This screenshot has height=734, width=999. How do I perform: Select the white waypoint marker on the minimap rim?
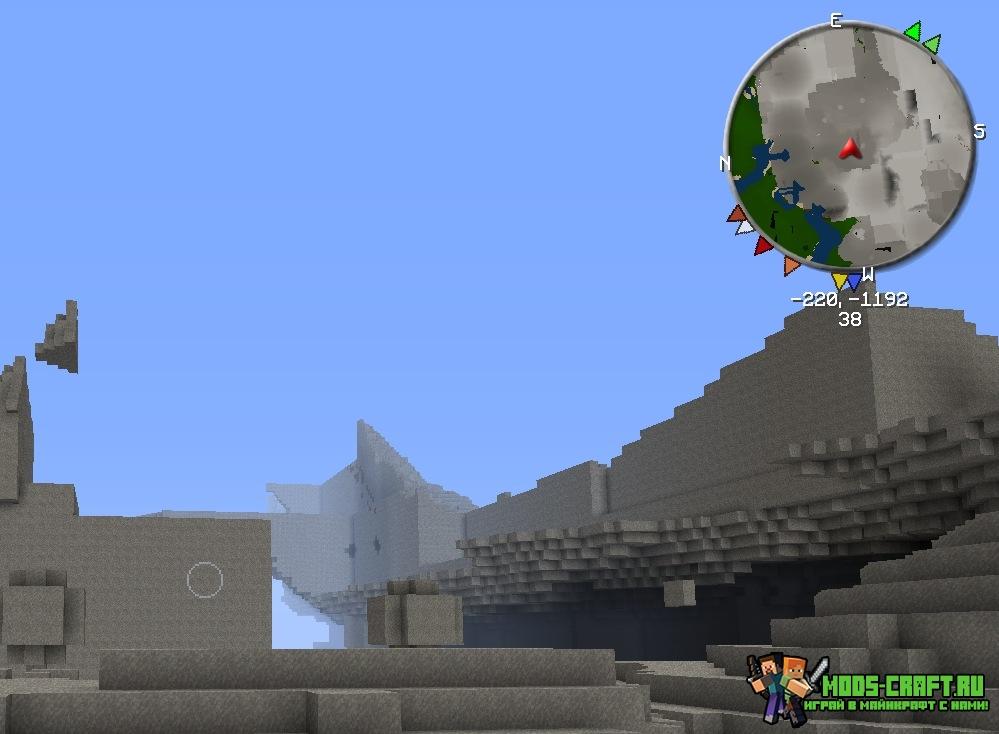pyautogui.click(x=744, y=228)
